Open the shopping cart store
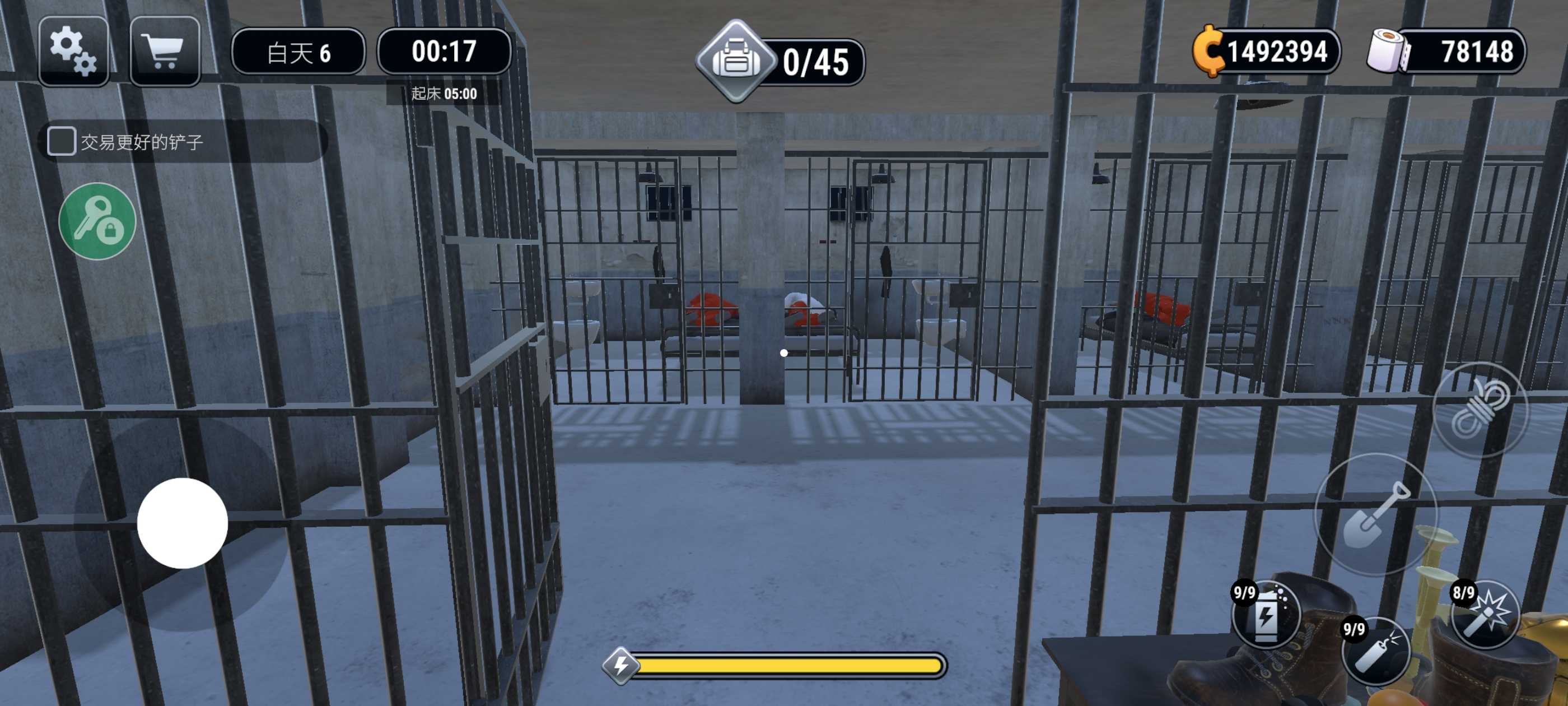 coord(164,51)
